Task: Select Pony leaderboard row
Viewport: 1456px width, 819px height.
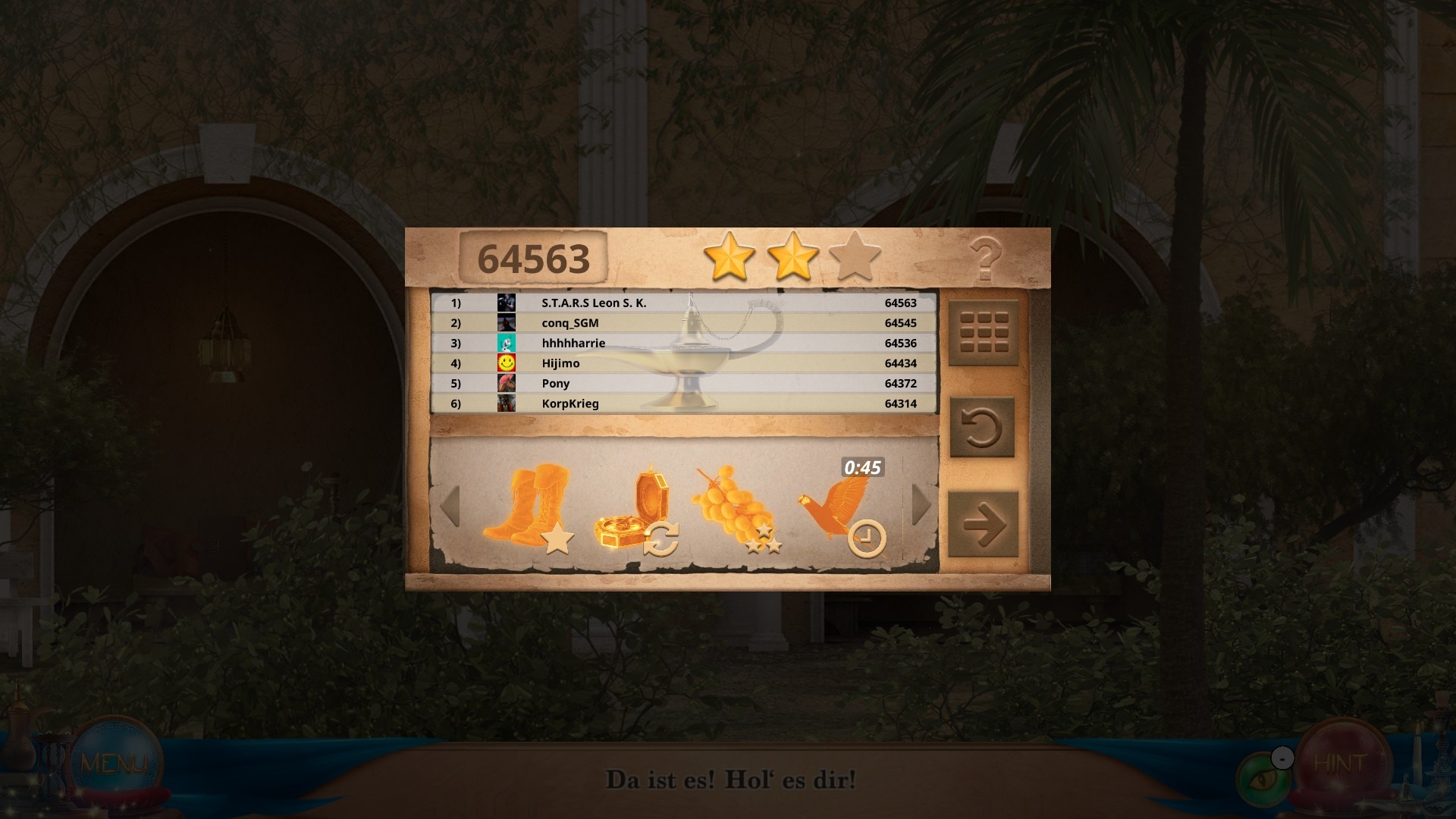Action: [x=684, y=384]
